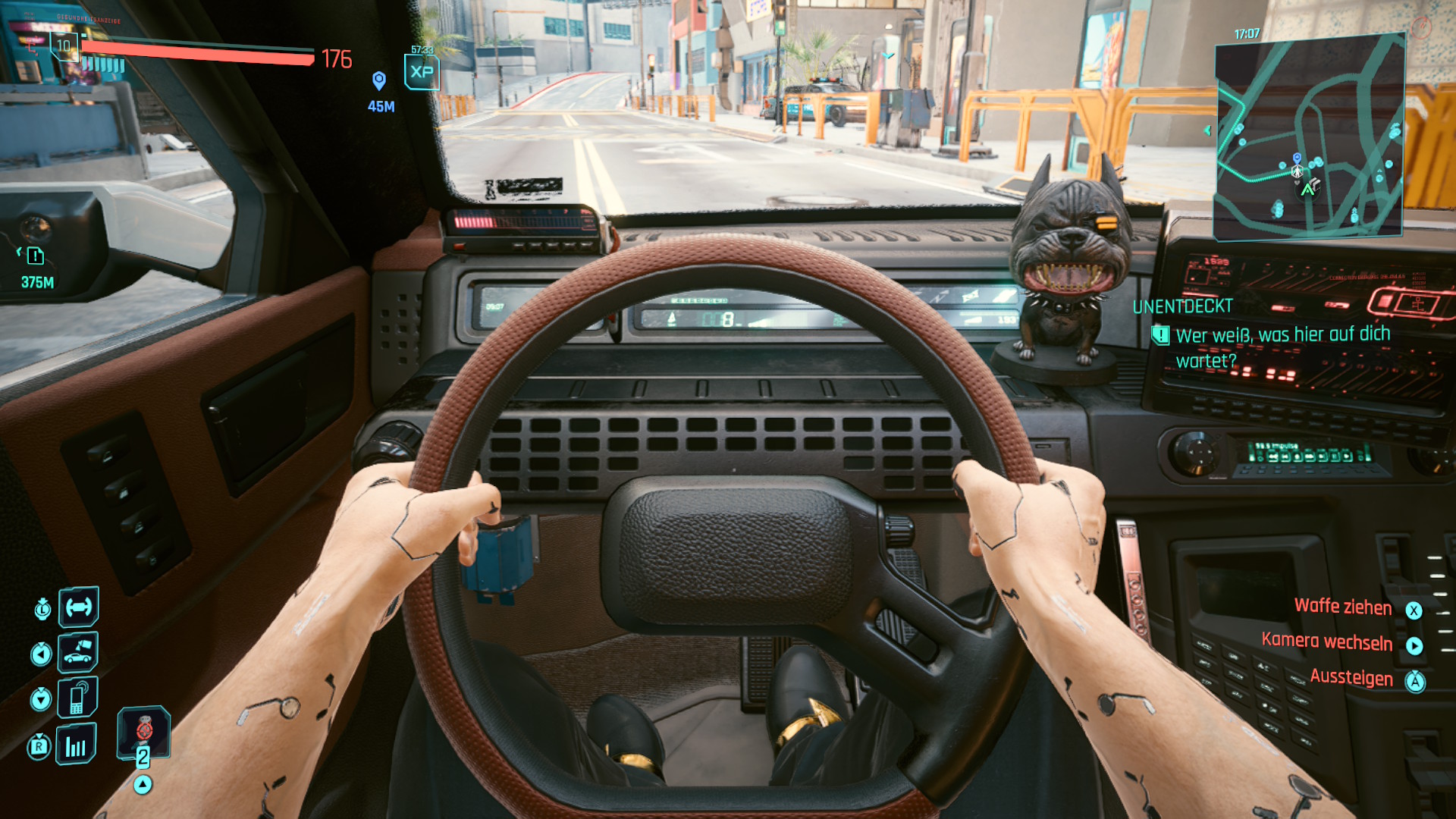1456x819 pixels.
Task: Activate the call vehicle icon
Action: [x=78, y=652]
